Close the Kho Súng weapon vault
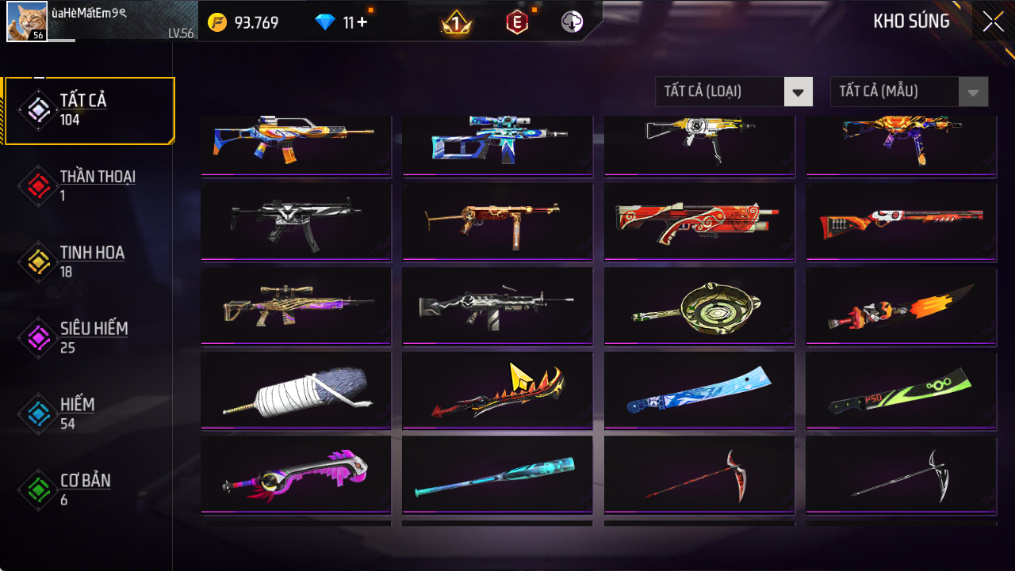The width and height of the screenshot is (1015, 571). coord(992,22)
